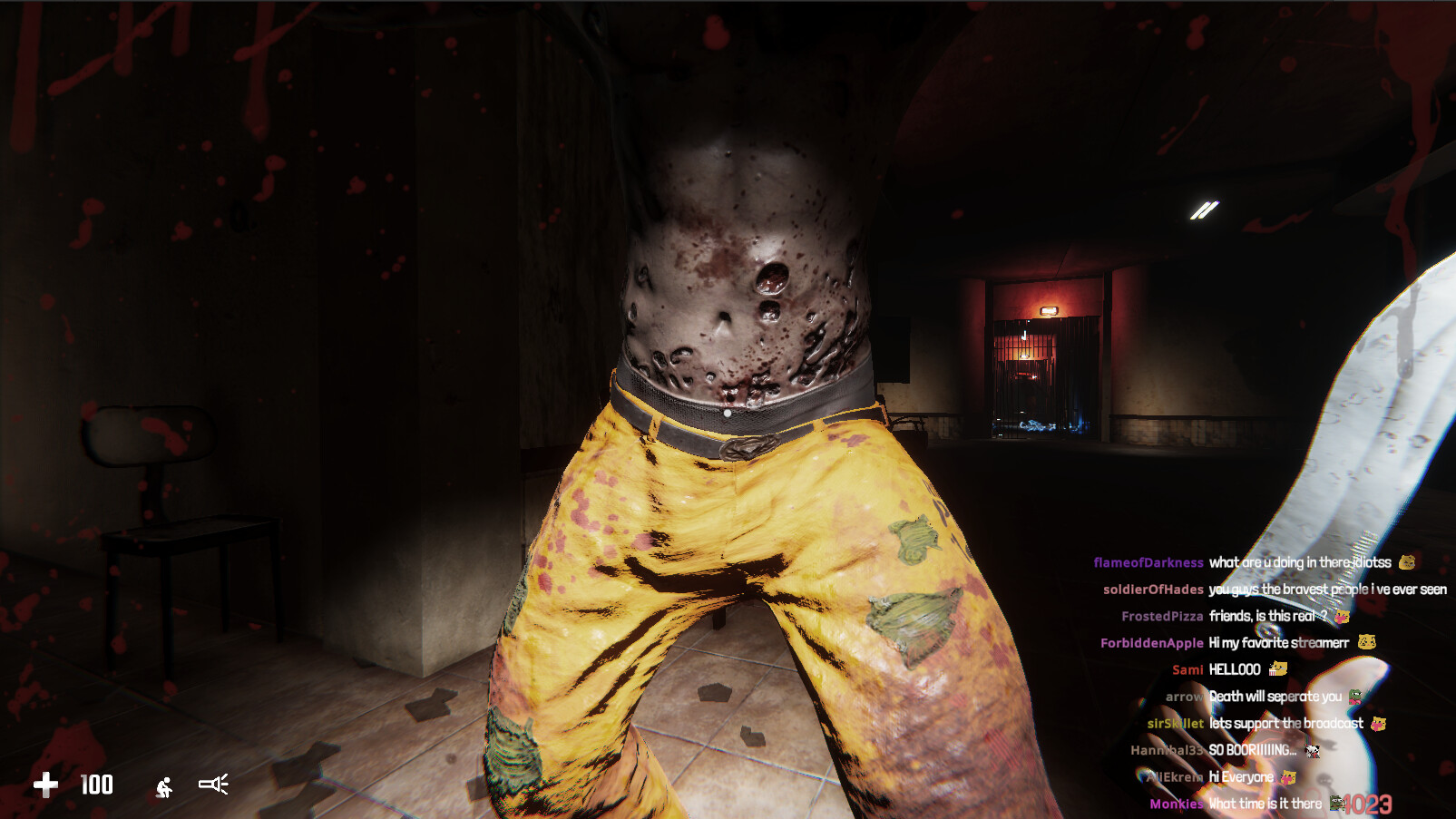Click the health value 100

pyautogui.click(x=97, y=785)
